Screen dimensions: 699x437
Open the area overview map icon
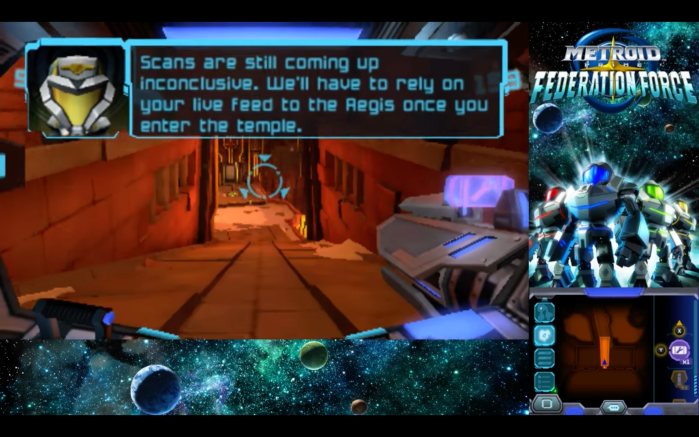(x=544, y=311)
